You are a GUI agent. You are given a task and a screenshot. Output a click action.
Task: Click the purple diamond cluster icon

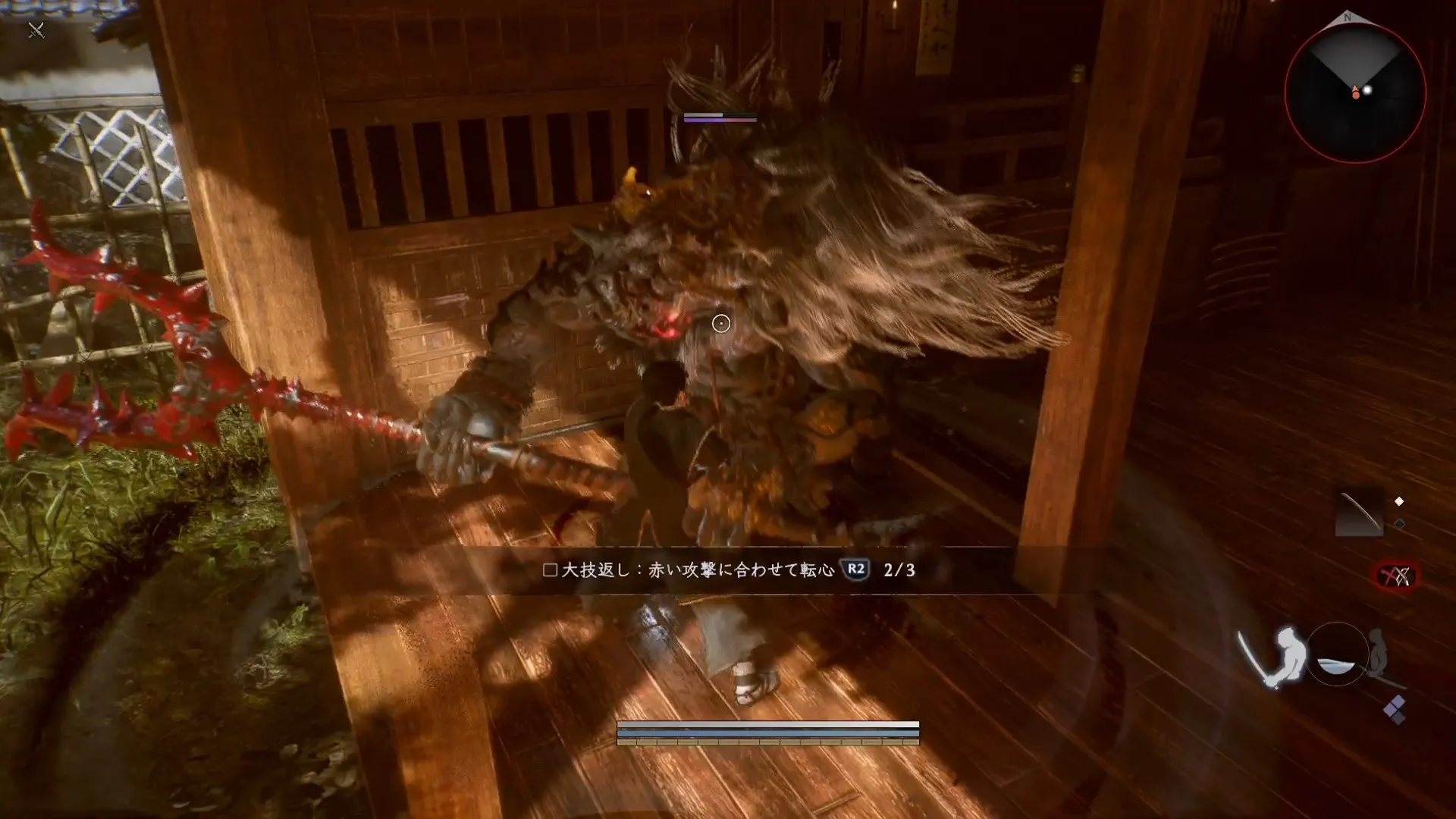(1395, 710)
